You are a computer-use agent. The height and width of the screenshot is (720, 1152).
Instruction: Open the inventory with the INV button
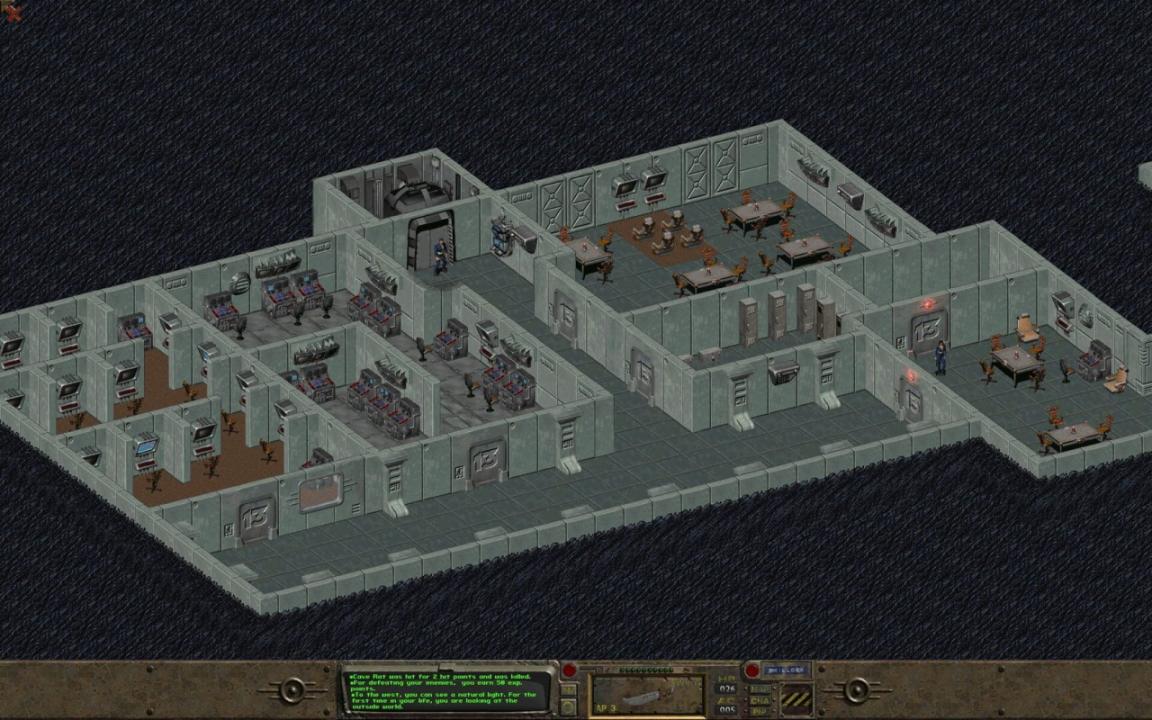[568, 689]
